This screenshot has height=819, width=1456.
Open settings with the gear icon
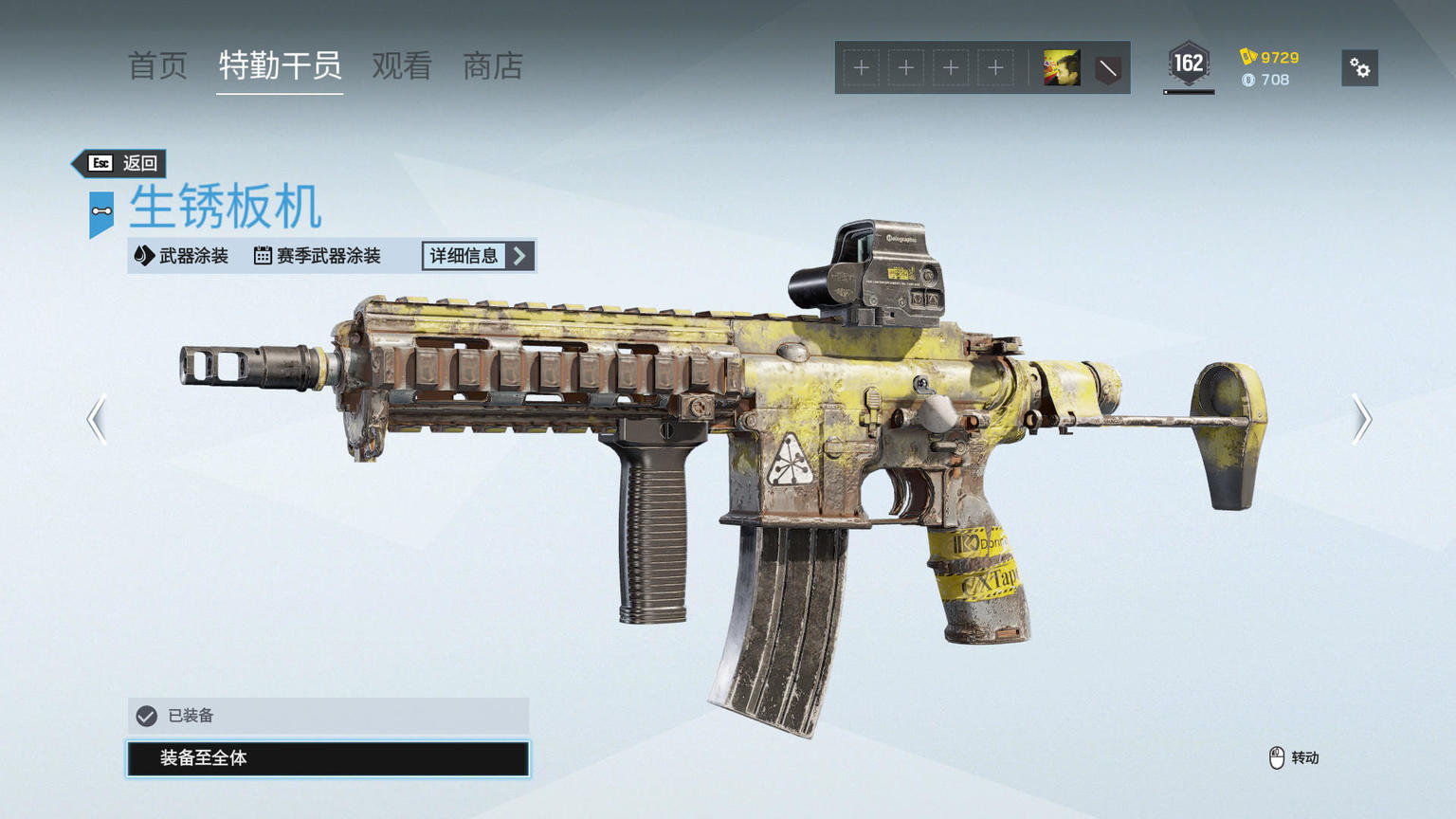[x=1359, y=68]
